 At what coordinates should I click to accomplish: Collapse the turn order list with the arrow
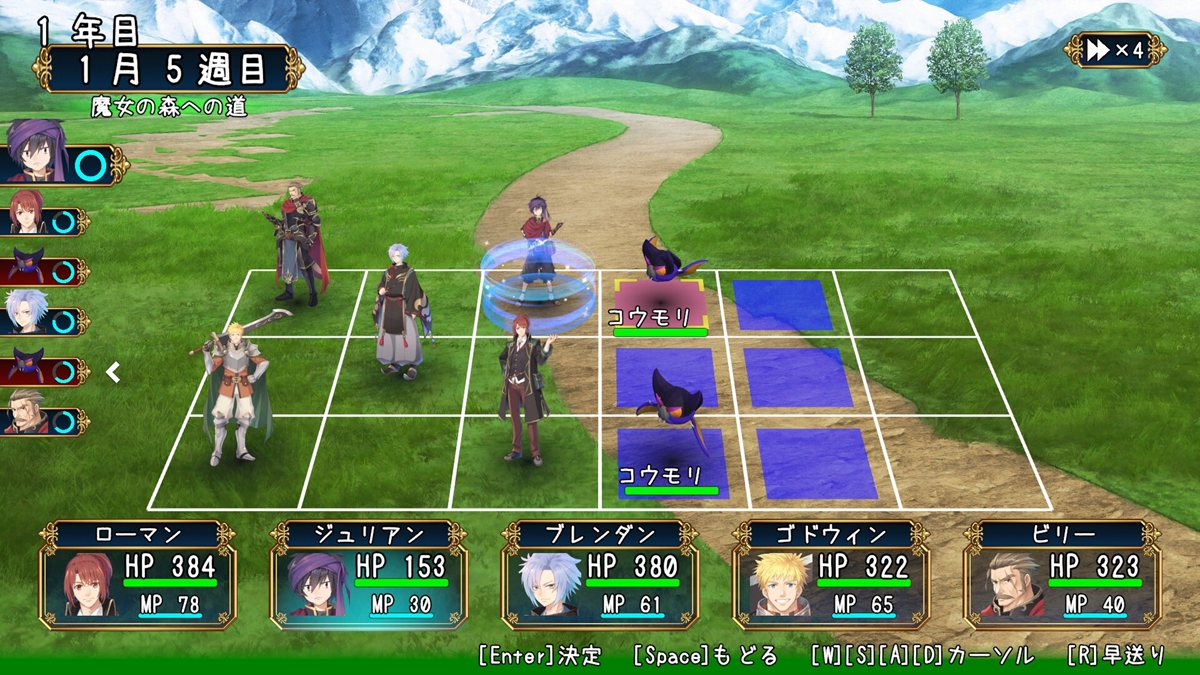pos(114,373)
